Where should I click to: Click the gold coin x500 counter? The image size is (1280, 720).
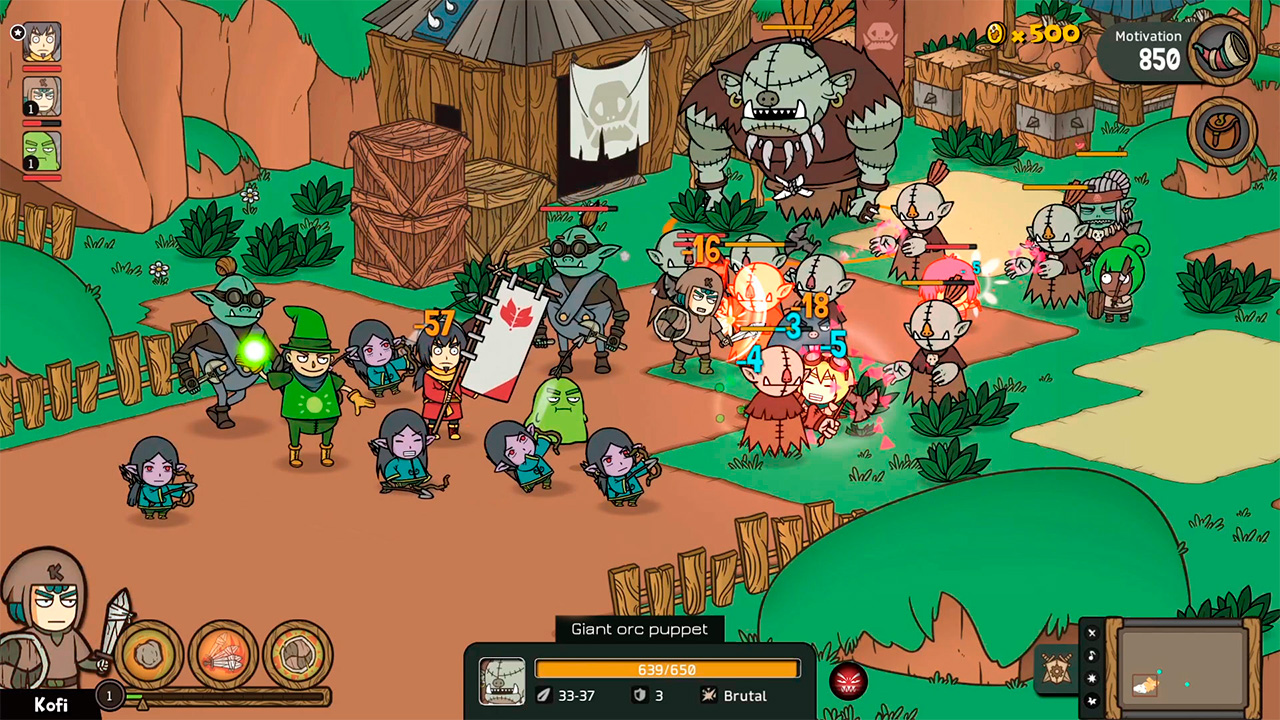tap(1030, 34)
